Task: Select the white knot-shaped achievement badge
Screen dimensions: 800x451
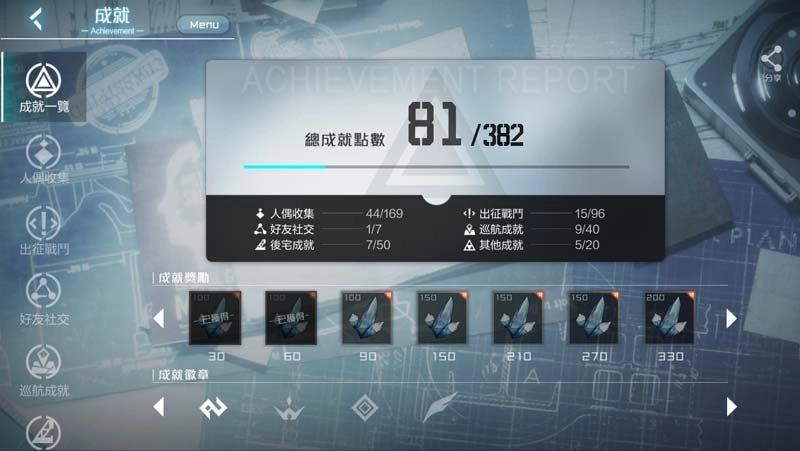Action: tap(213, 408)
